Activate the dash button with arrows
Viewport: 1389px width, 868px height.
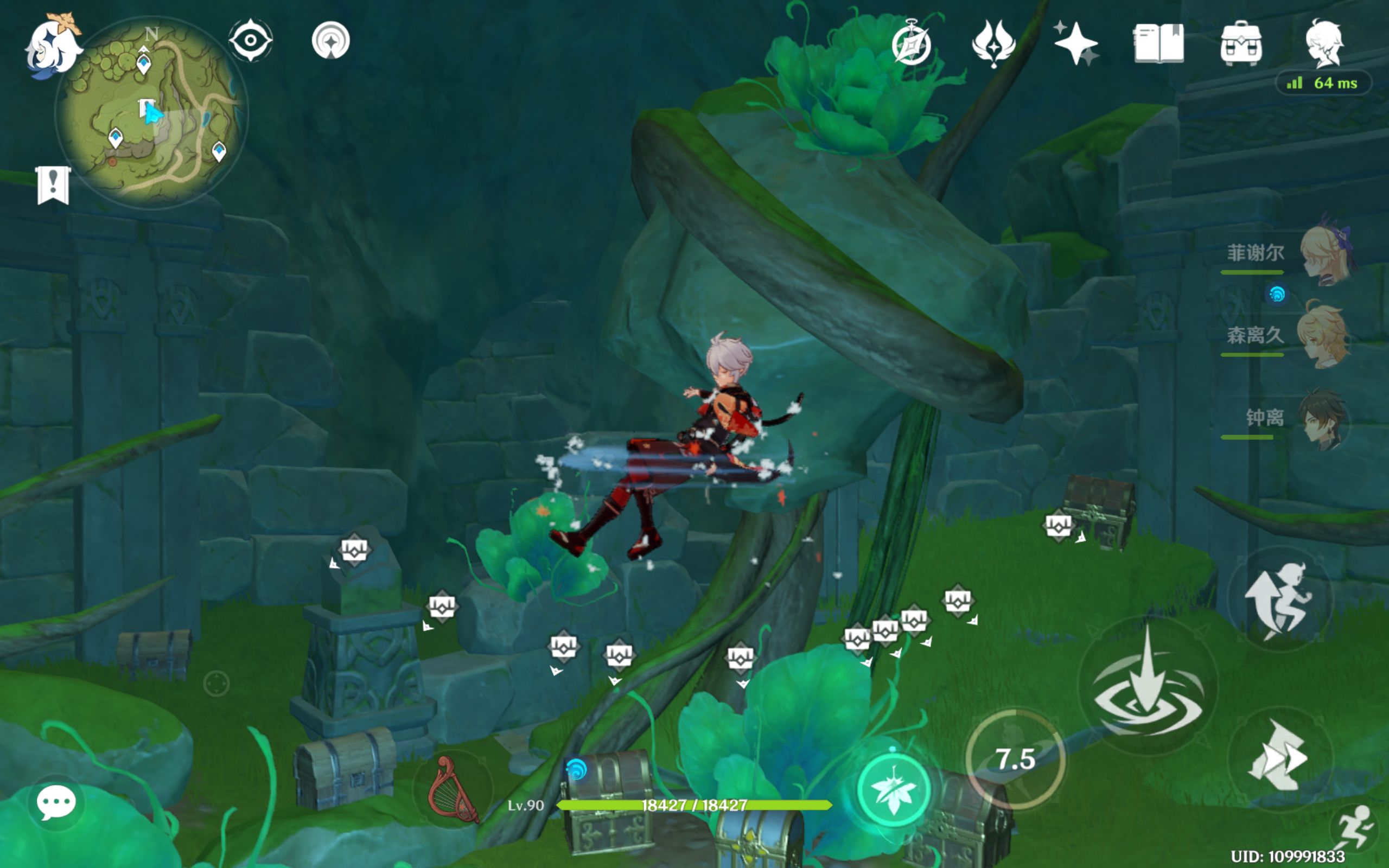(1279, 757)
